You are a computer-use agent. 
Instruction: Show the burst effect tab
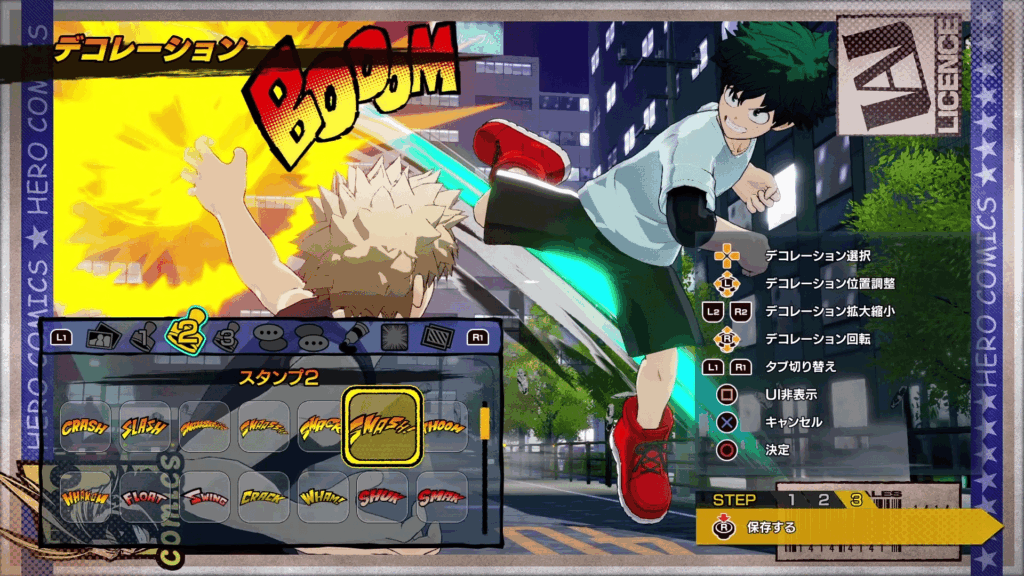point(394,338)
